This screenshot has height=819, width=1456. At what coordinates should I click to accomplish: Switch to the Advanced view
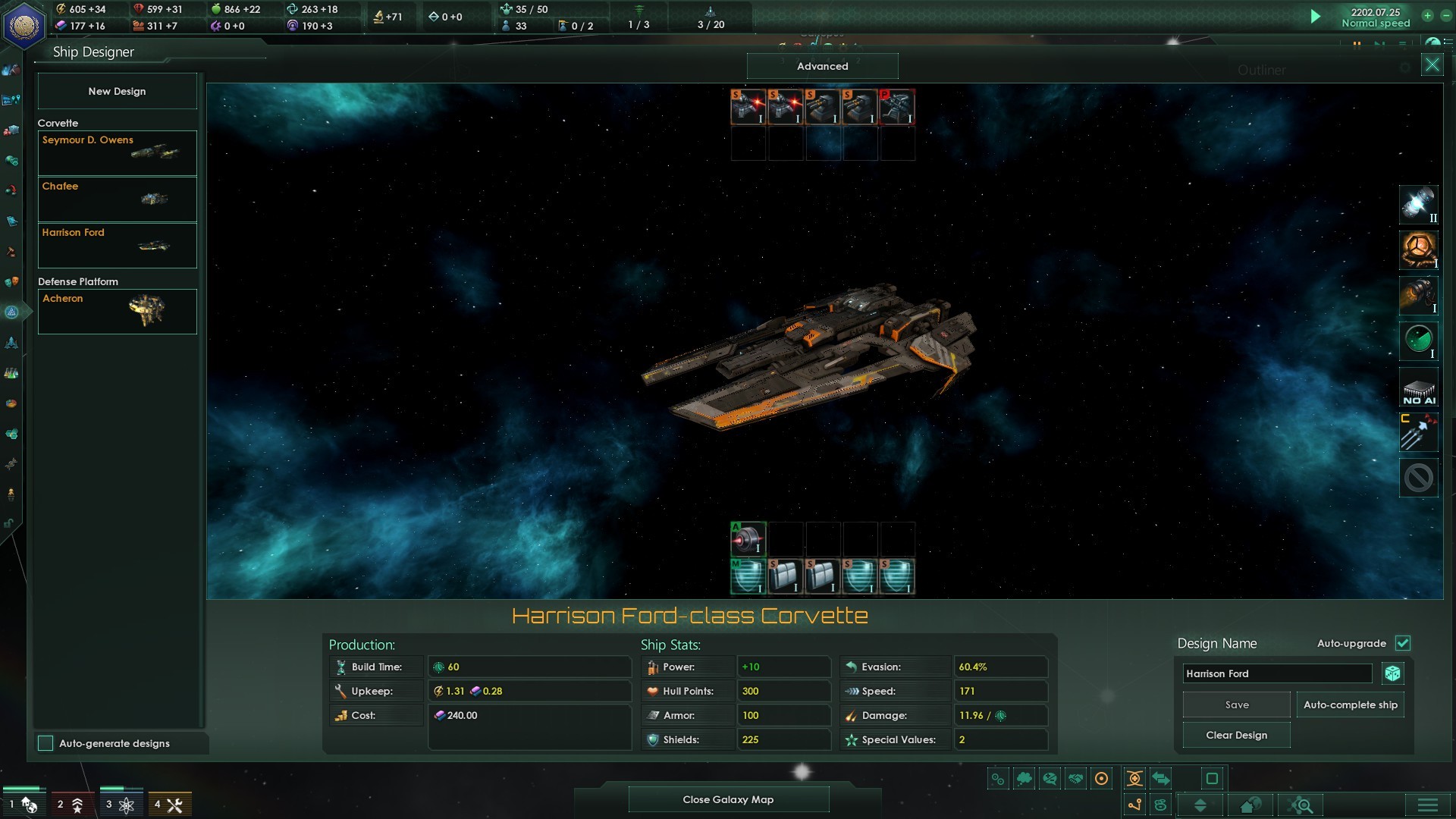(x=822, y=66)
